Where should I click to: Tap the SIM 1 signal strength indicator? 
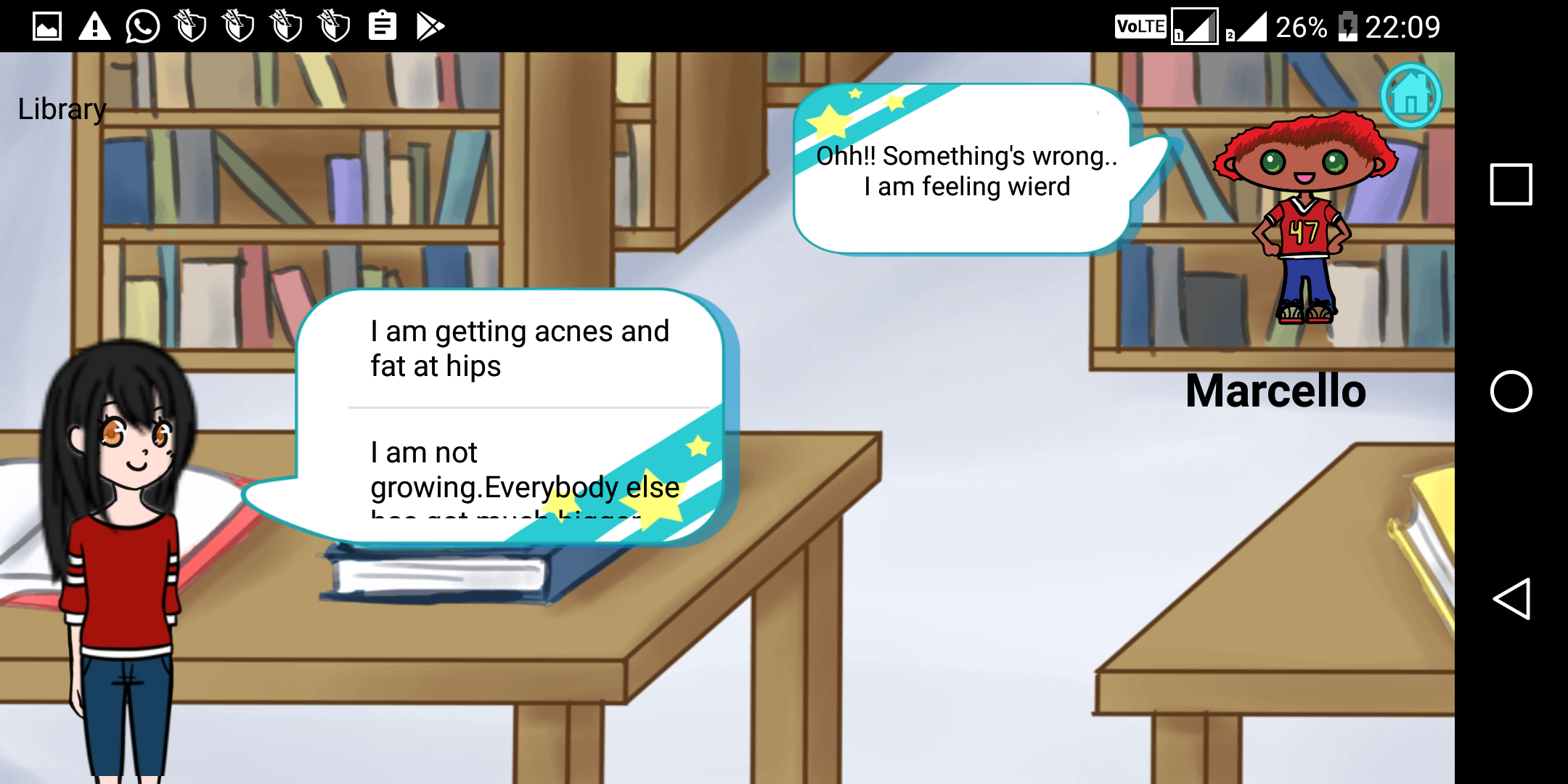pos(1196,28)
